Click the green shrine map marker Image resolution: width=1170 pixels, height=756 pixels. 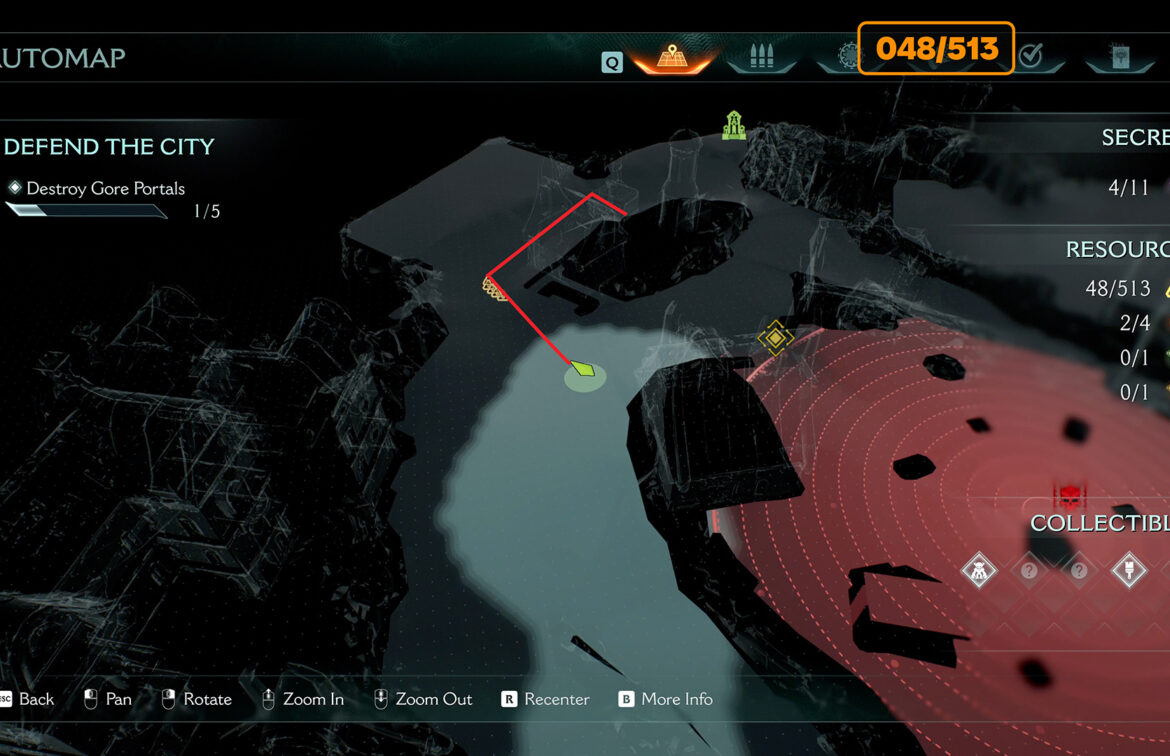click(x=735, y=125)
